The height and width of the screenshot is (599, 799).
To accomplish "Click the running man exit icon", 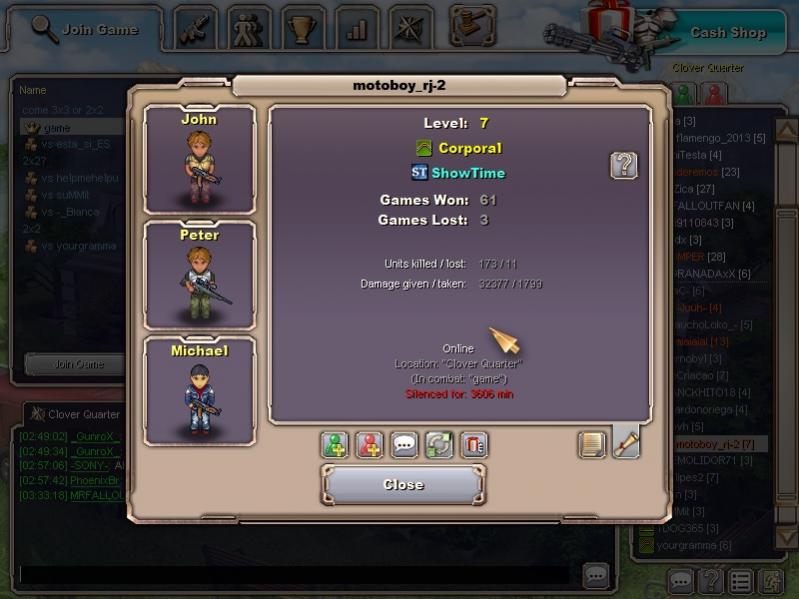I will pos(771,581).
